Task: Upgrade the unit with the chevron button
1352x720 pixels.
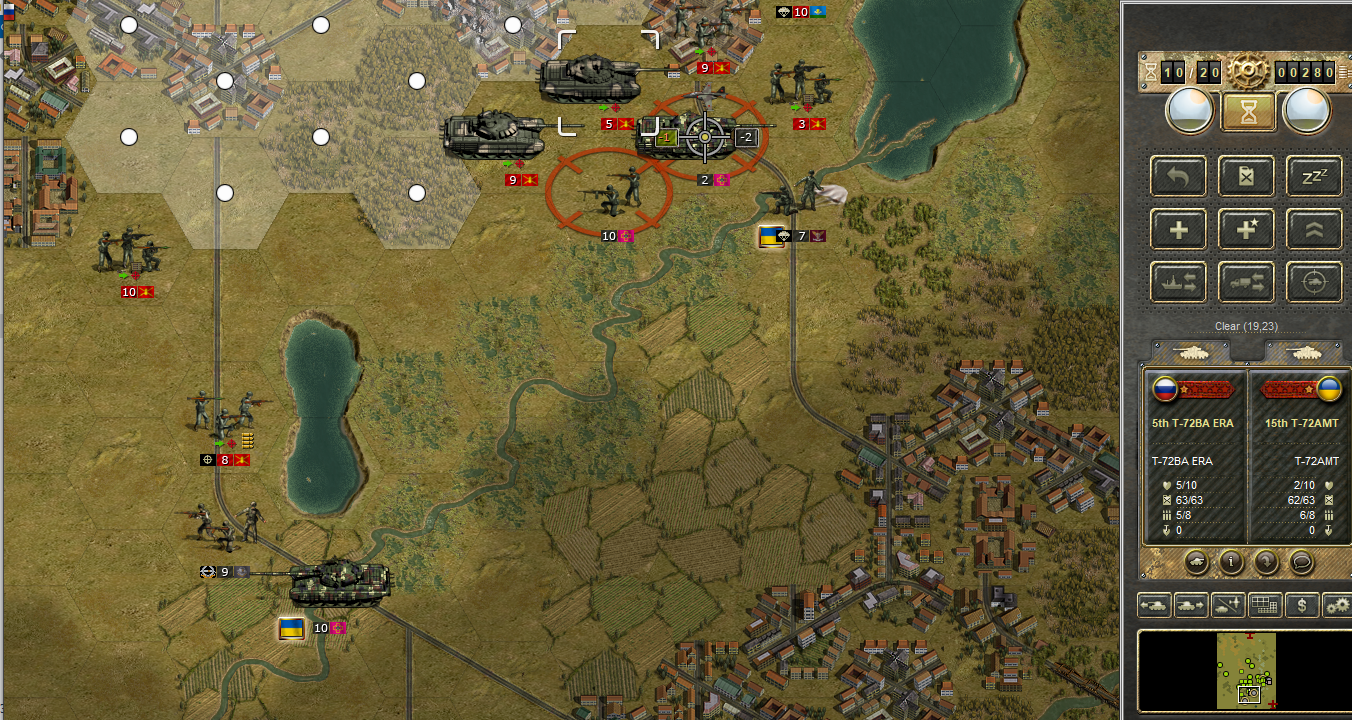Action: tap(1314, 230)
